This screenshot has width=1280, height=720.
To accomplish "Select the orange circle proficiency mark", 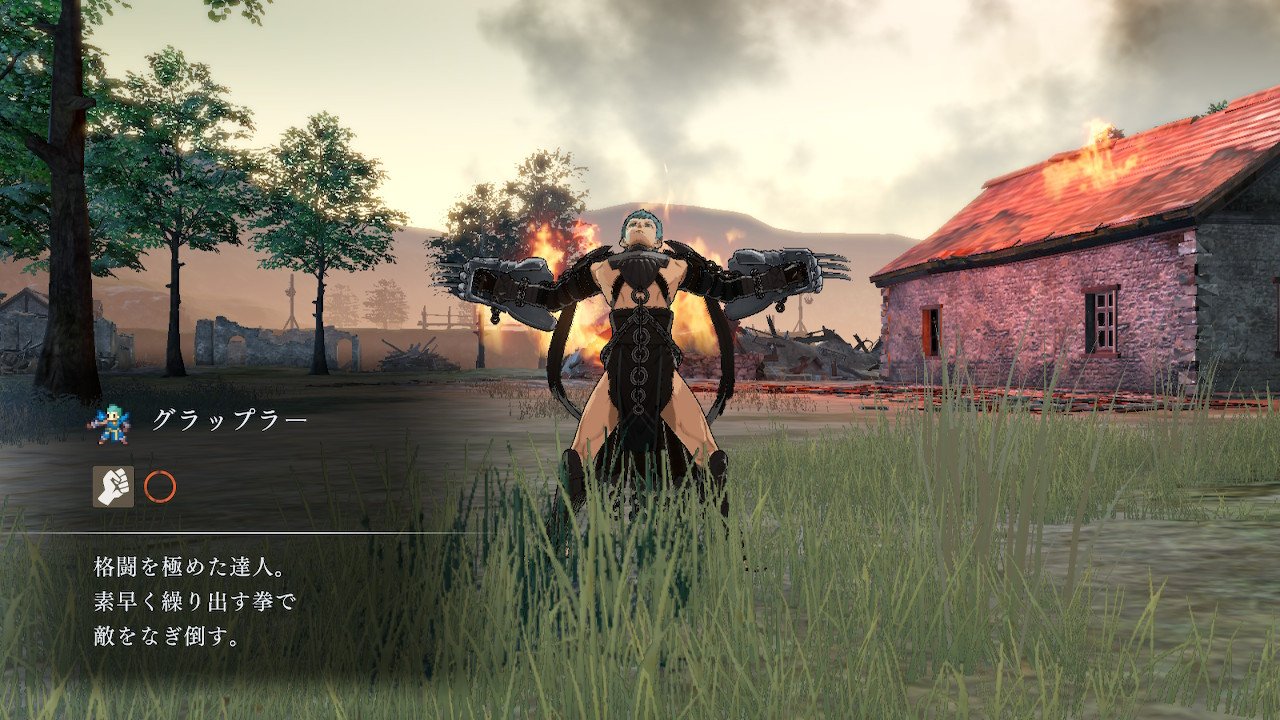I will click(x=160, y=487).
